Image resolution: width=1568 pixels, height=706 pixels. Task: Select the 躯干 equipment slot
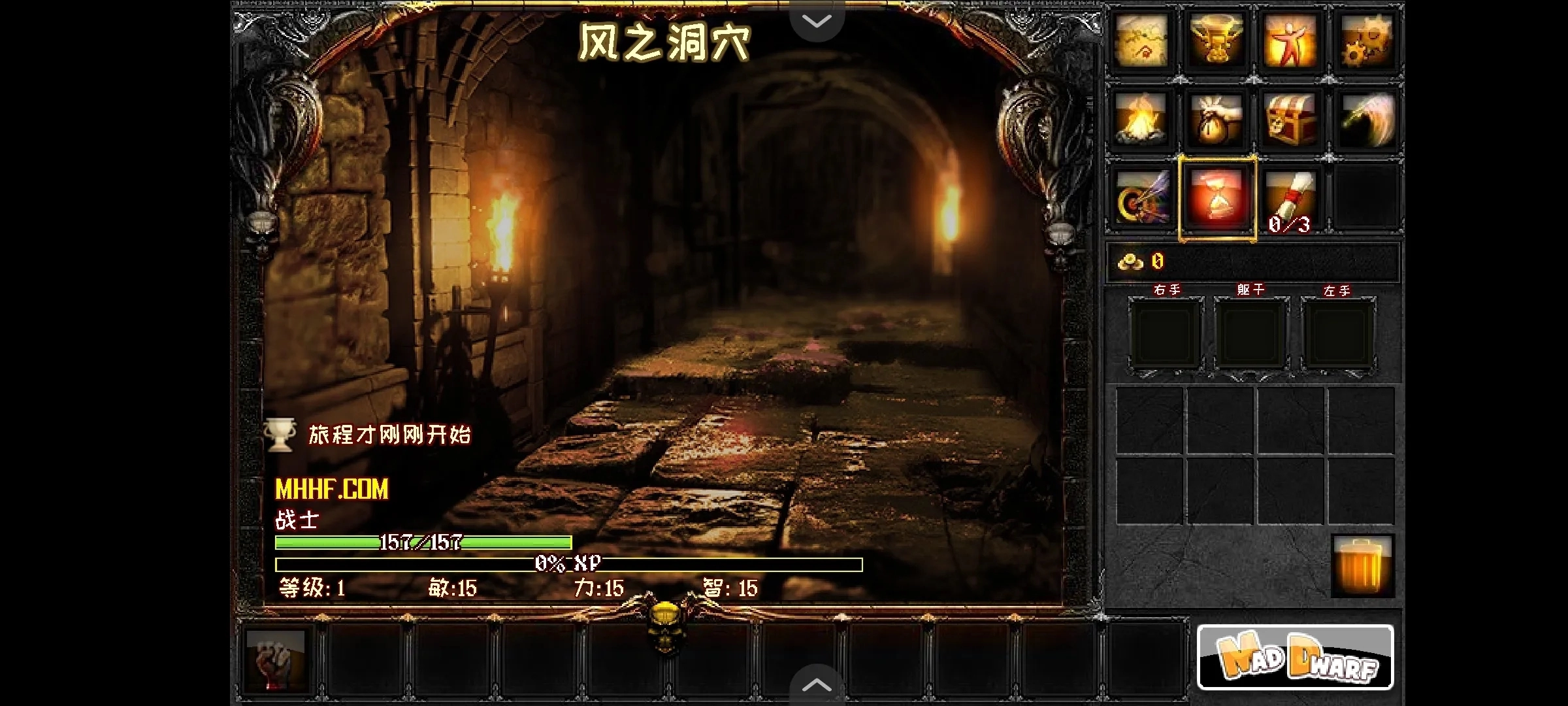click(x=1252, y=334)
